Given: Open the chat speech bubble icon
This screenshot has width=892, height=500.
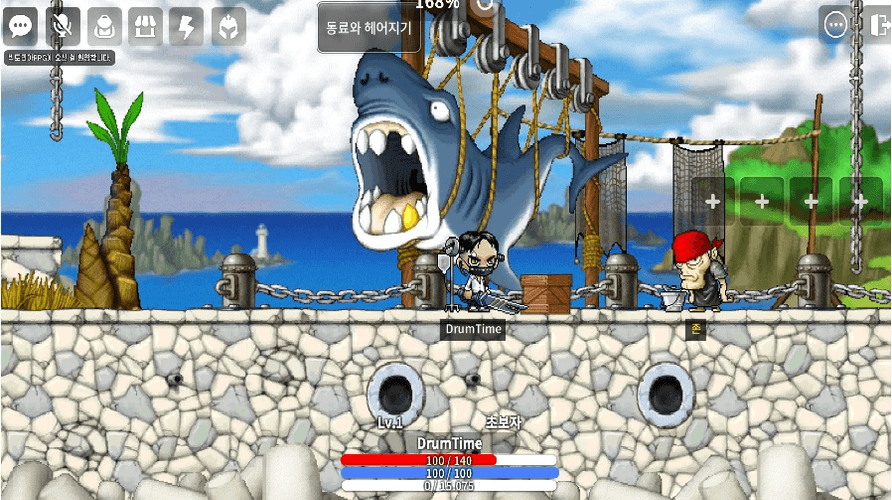Looking at the screenshot, I should 20,26.
